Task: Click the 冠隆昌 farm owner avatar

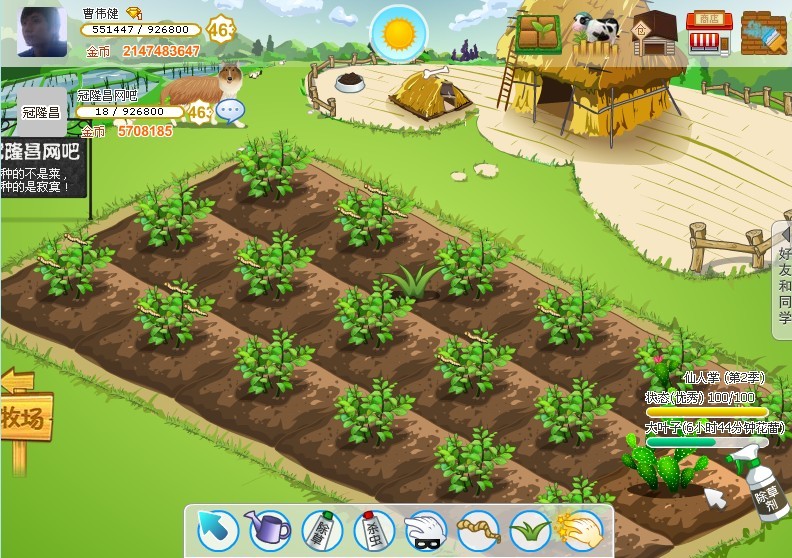Action: point(42,113)
